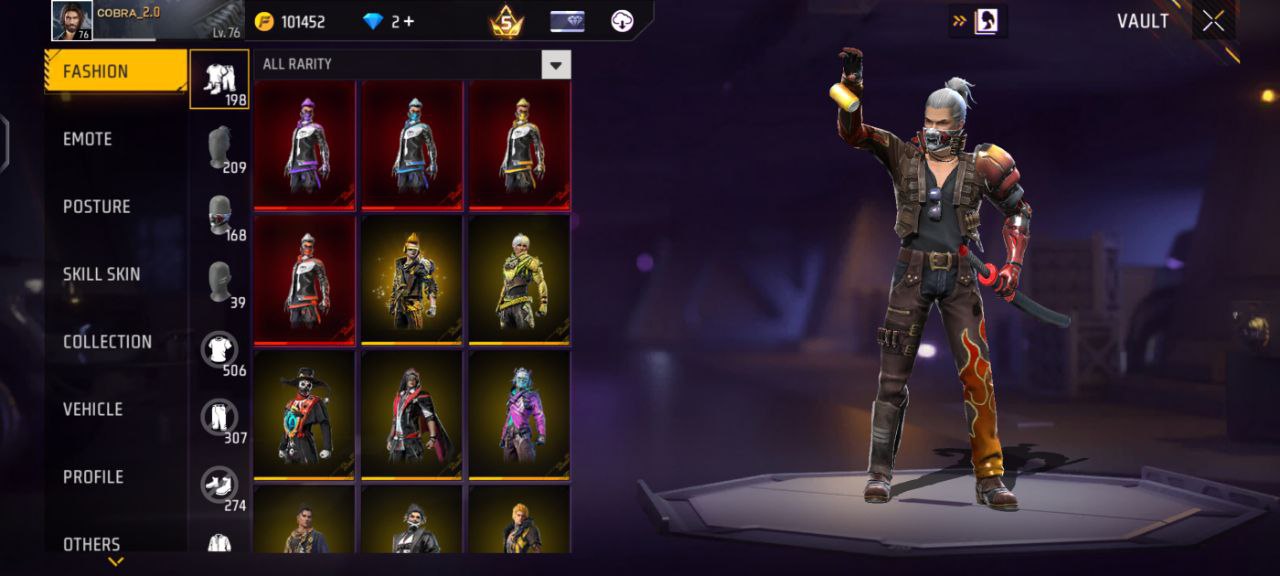
Task: Select the blue hooded outfit bundle
Action: tap(412, 145)
